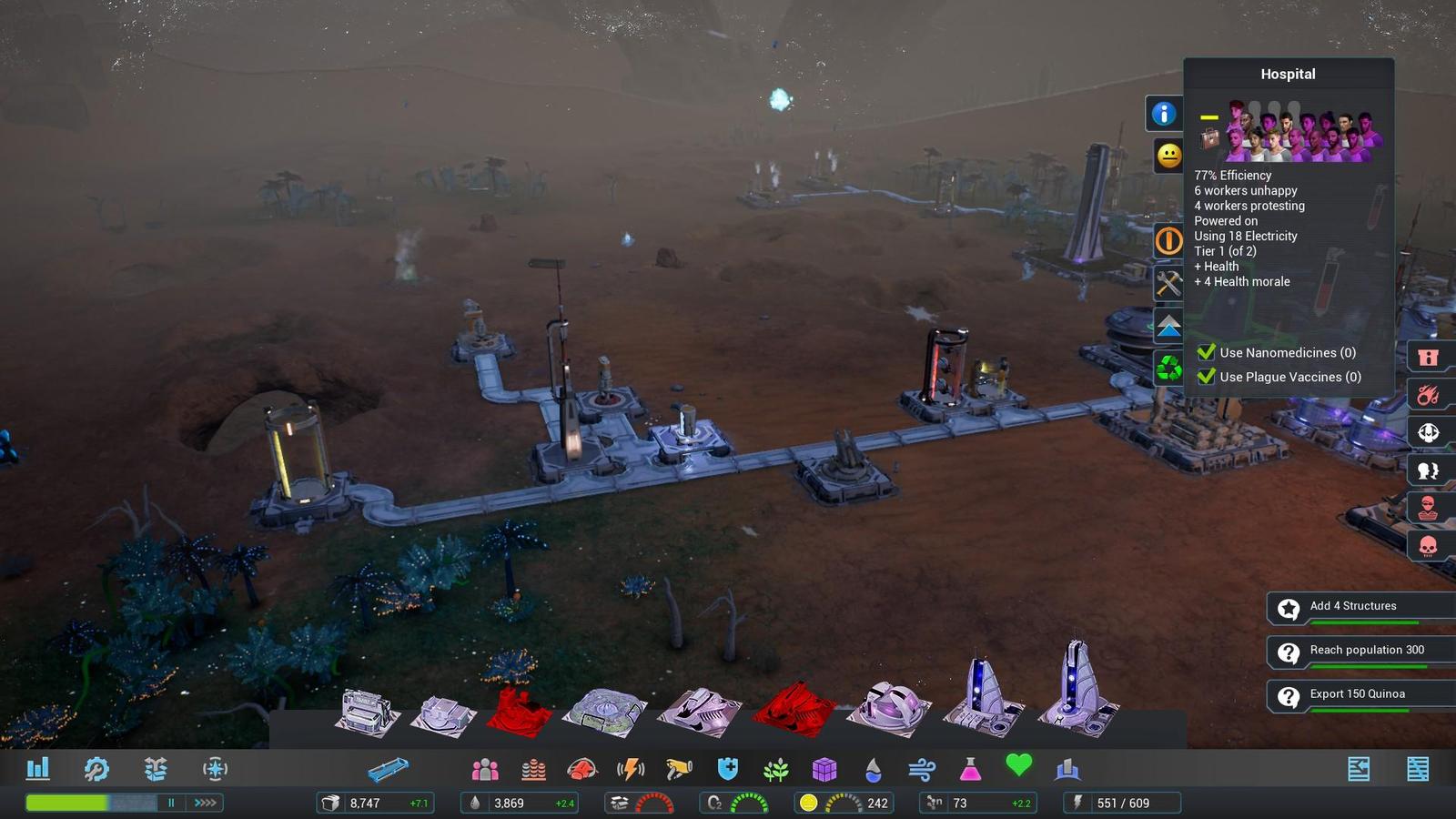Choose the blue medical shield build category
The image size is (1456, 819).
pyautogui.click(x=727, y=770)
